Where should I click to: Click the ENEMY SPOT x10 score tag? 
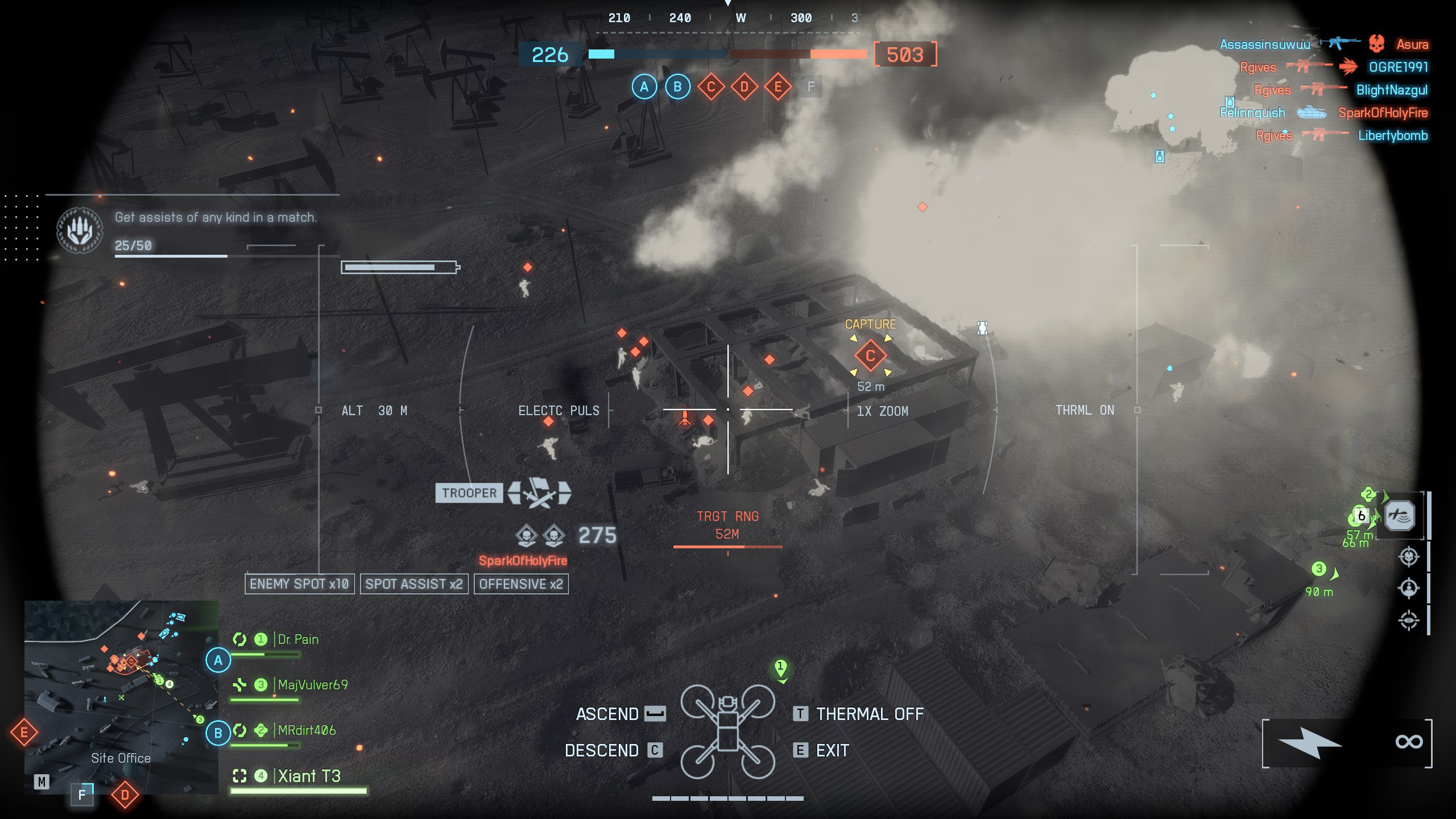point(299,584)
